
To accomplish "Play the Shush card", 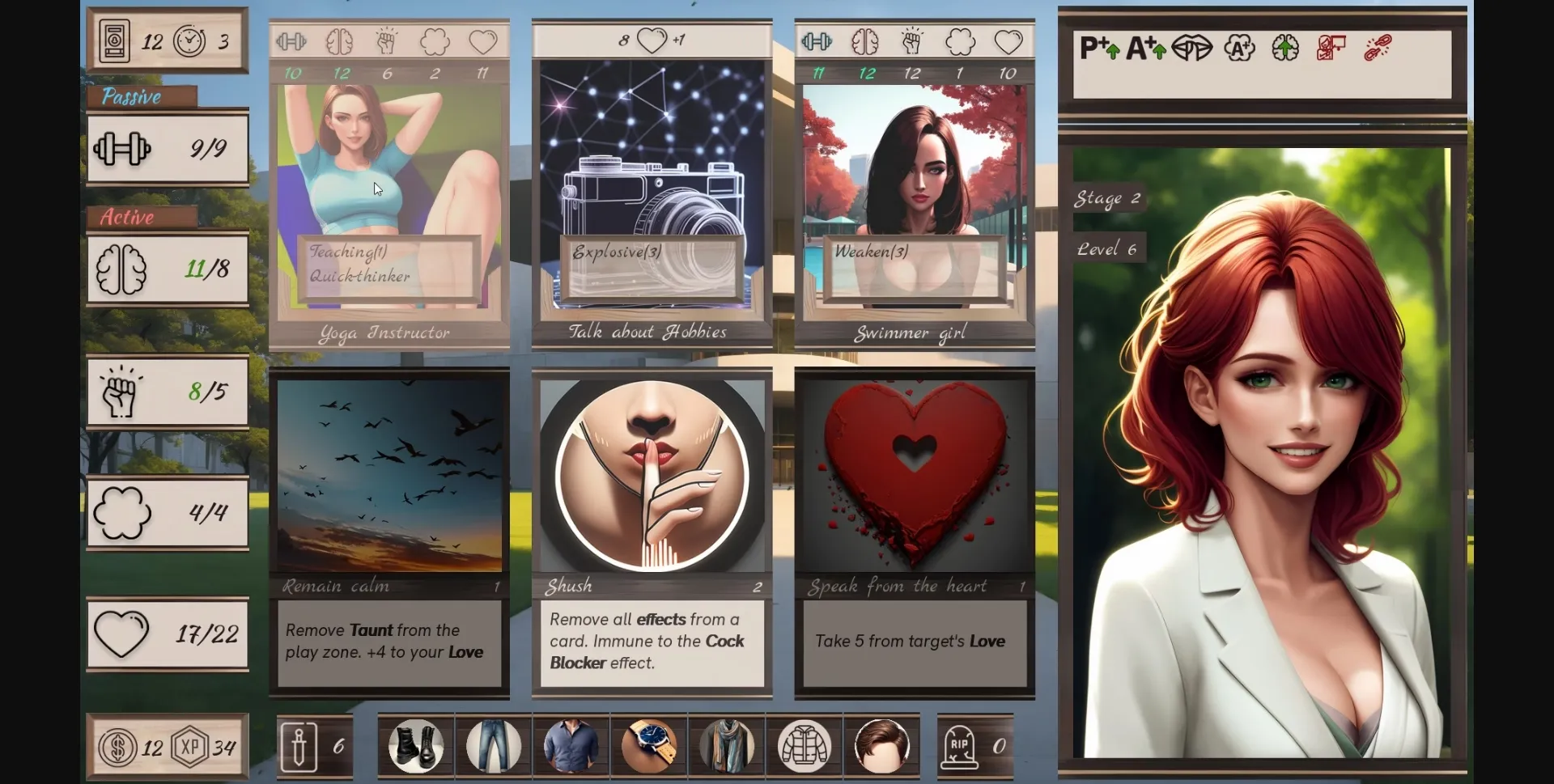I will (652, 530).
